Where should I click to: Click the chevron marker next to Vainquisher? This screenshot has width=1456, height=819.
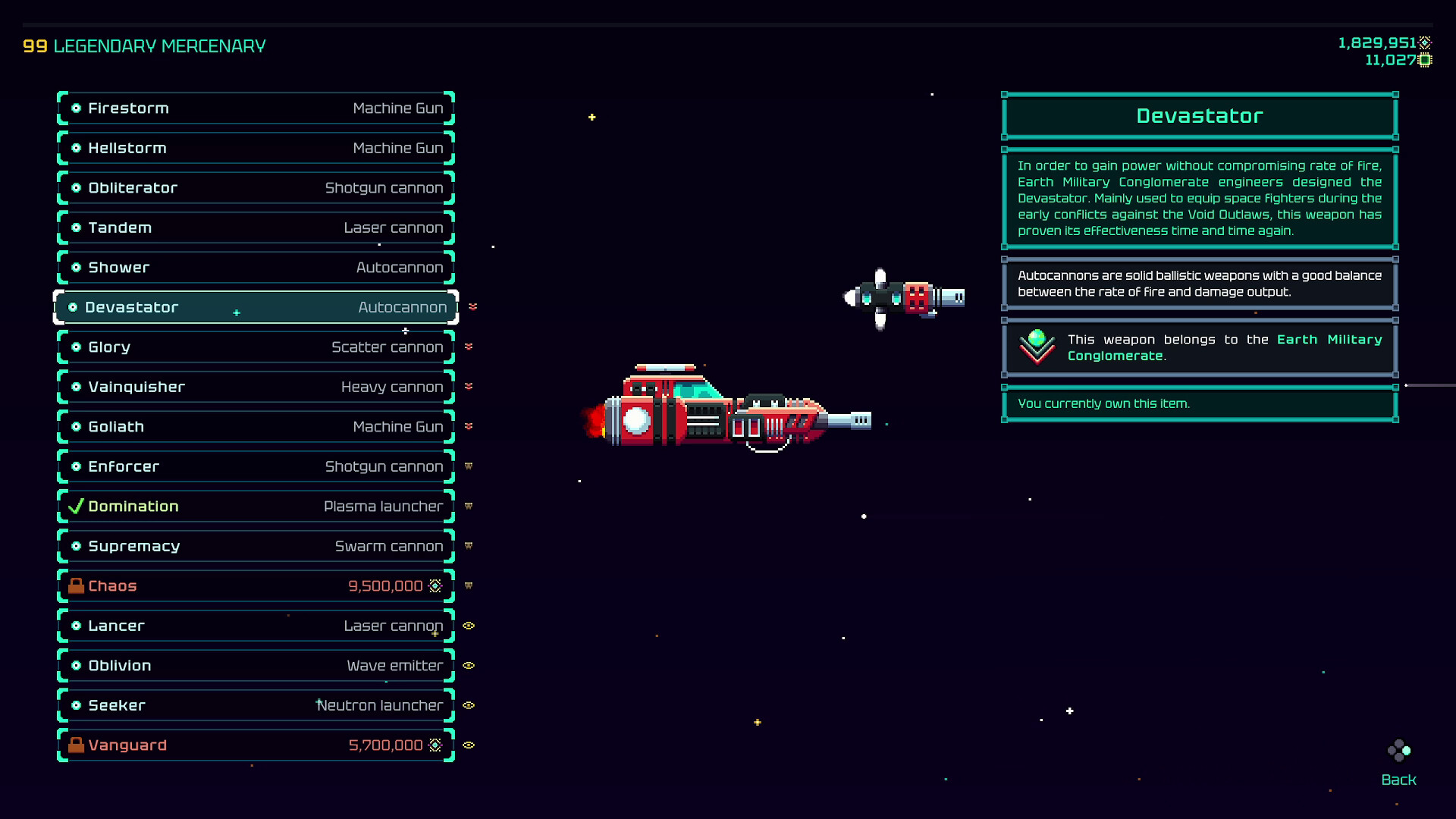coord(469,387)
